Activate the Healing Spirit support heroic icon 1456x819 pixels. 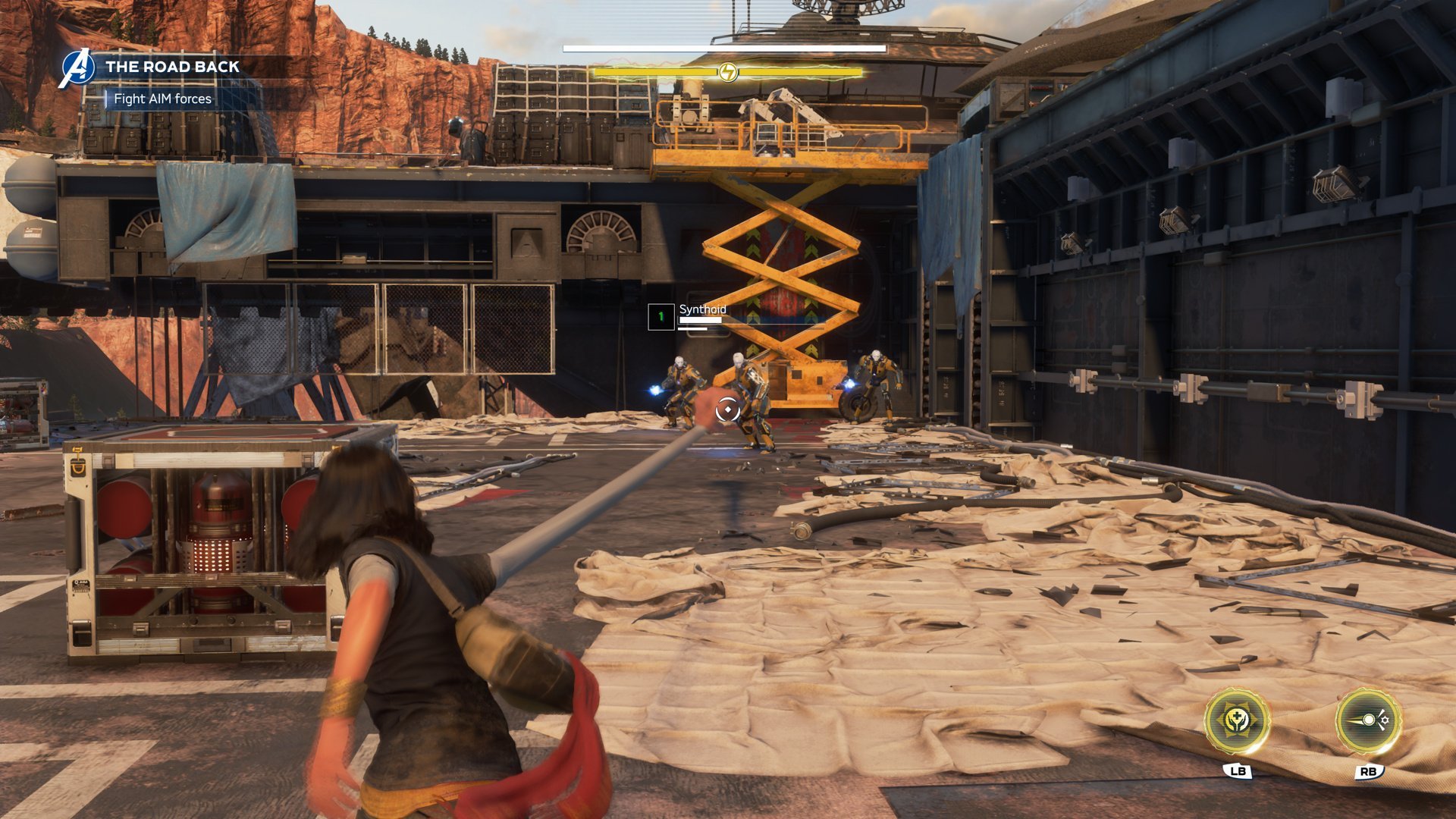pyautogui.click(x=1237, y=720)
